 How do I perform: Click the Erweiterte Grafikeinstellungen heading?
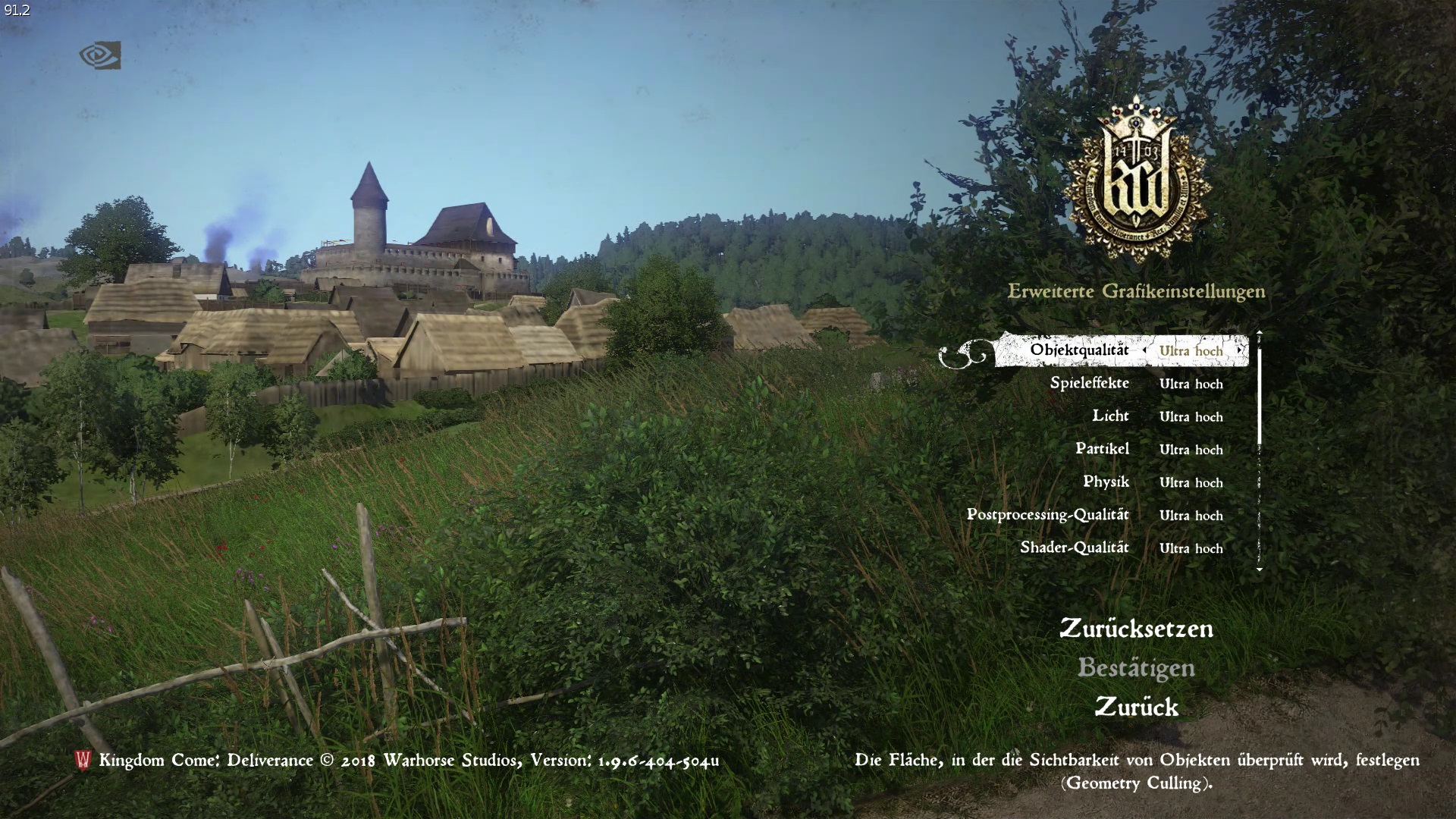1136,290
